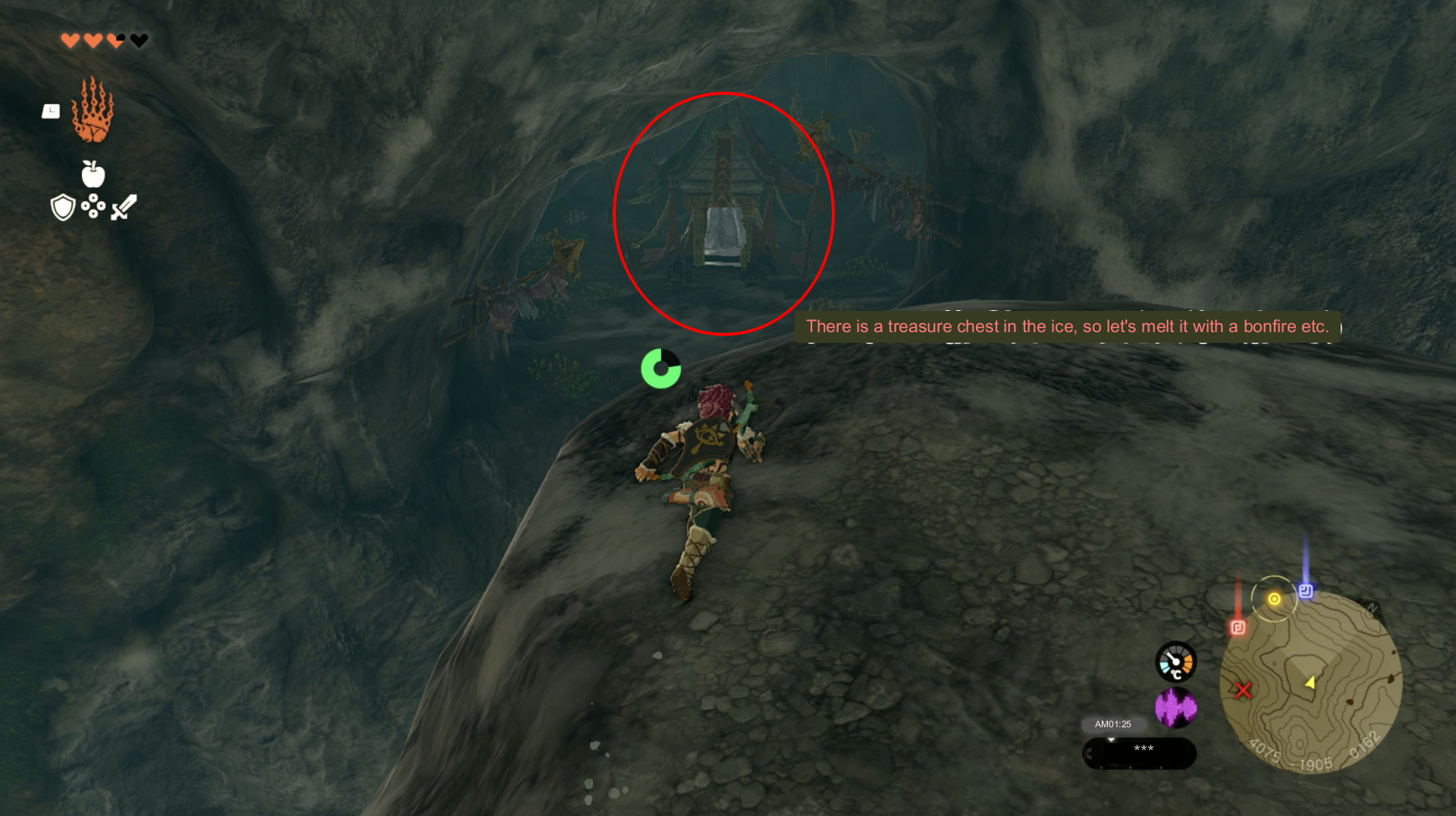Viewport: 1456px width, 816px height.
Task: Click the purple noise level indicator
Action: (x=1175, y=708)
